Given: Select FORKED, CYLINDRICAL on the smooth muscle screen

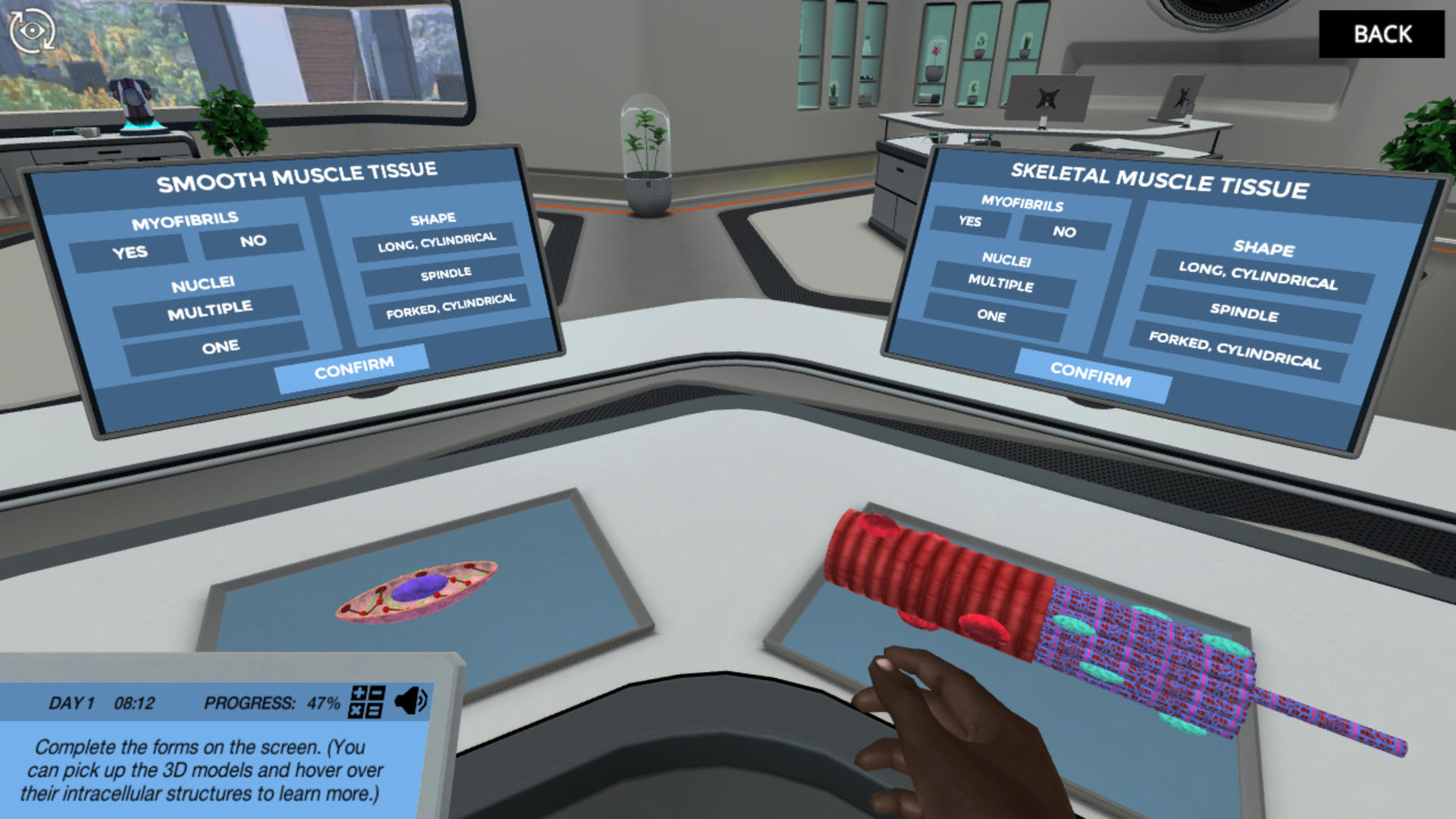Looking at the screenshot, I should coord(451,307).
